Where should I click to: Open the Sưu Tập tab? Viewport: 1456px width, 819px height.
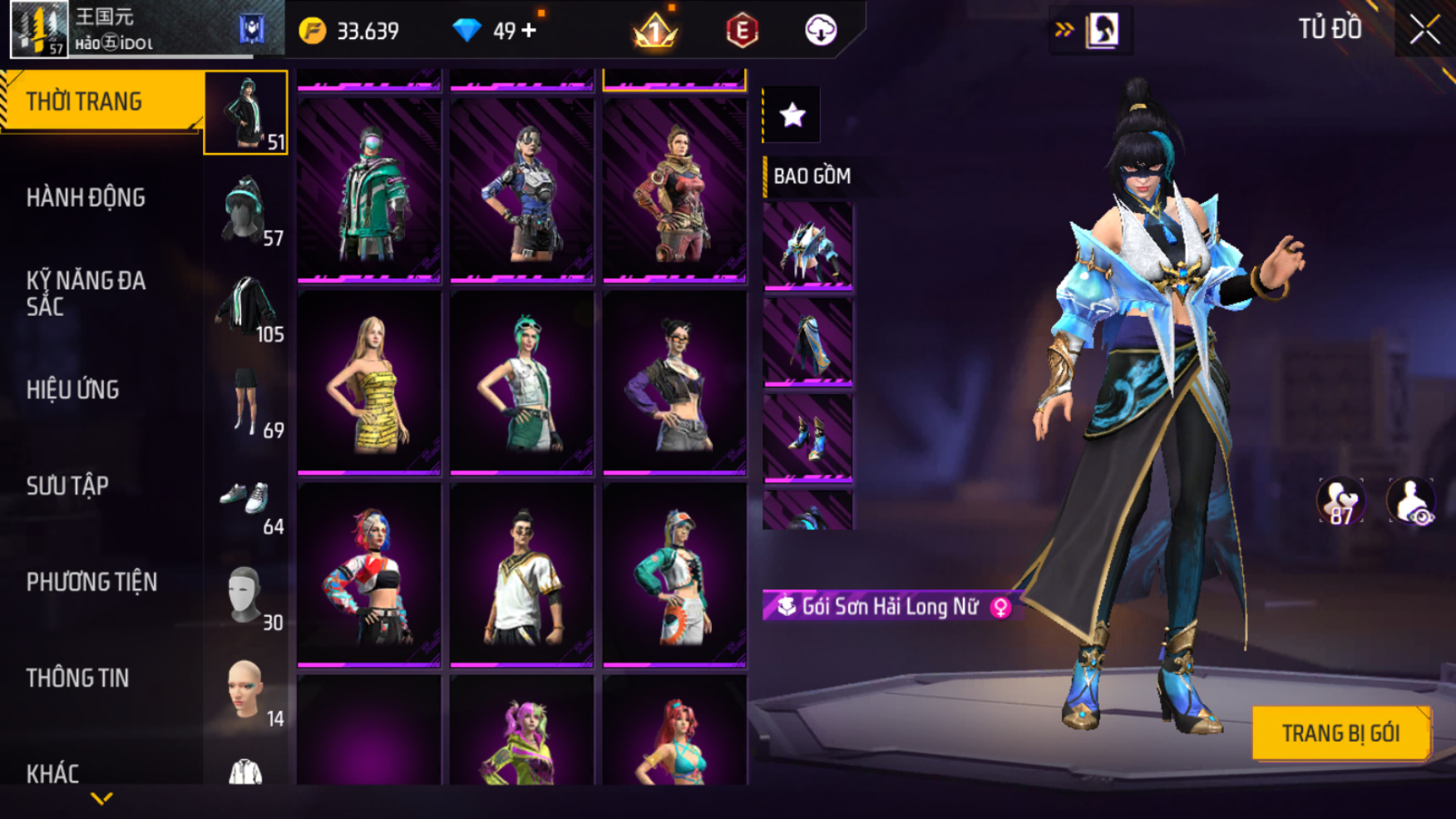pyautogui.click(x=67, y=486)
